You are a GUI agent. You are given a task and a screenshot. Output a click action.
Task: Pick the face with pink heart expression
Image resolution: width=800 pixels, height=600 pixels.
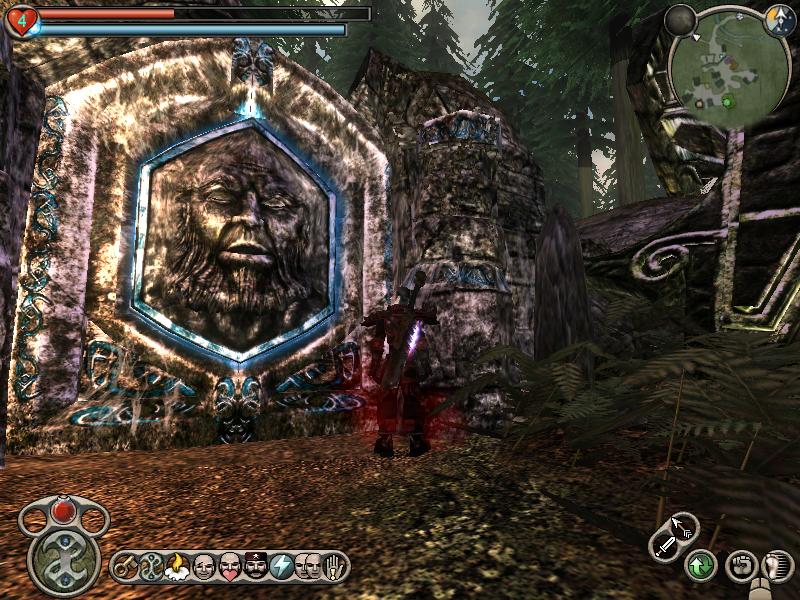[230, 567]
